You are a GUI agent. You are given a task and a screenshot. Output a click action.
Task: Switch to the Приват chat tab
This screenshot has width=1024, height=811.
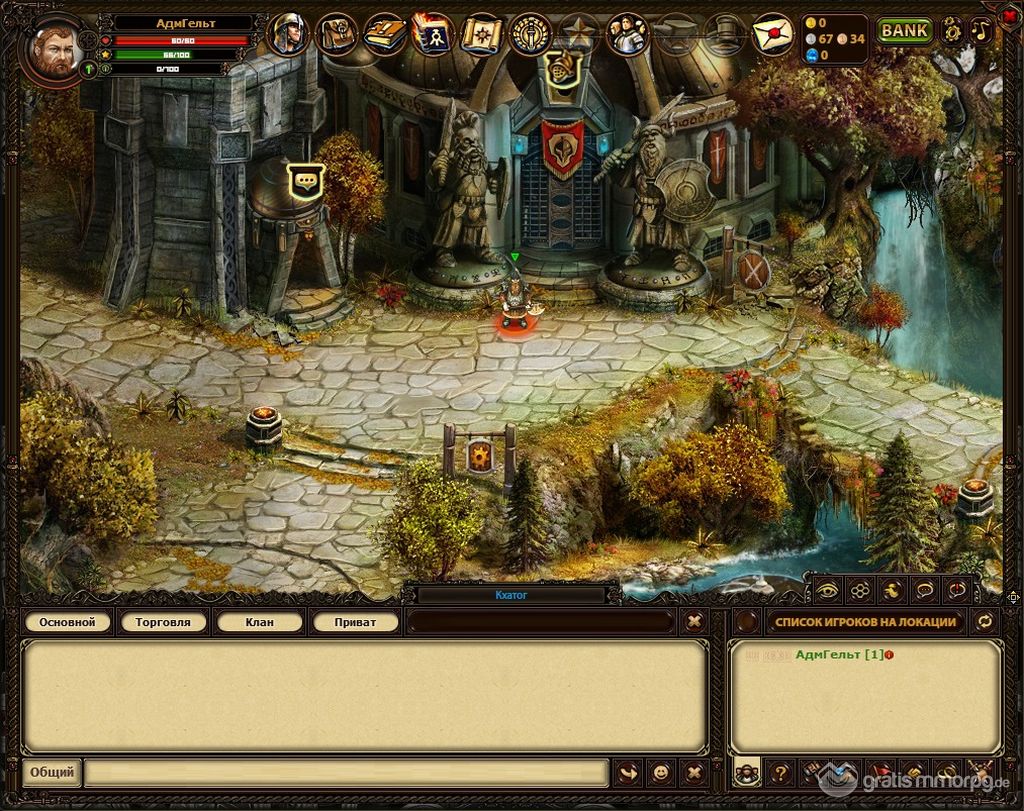355,622
